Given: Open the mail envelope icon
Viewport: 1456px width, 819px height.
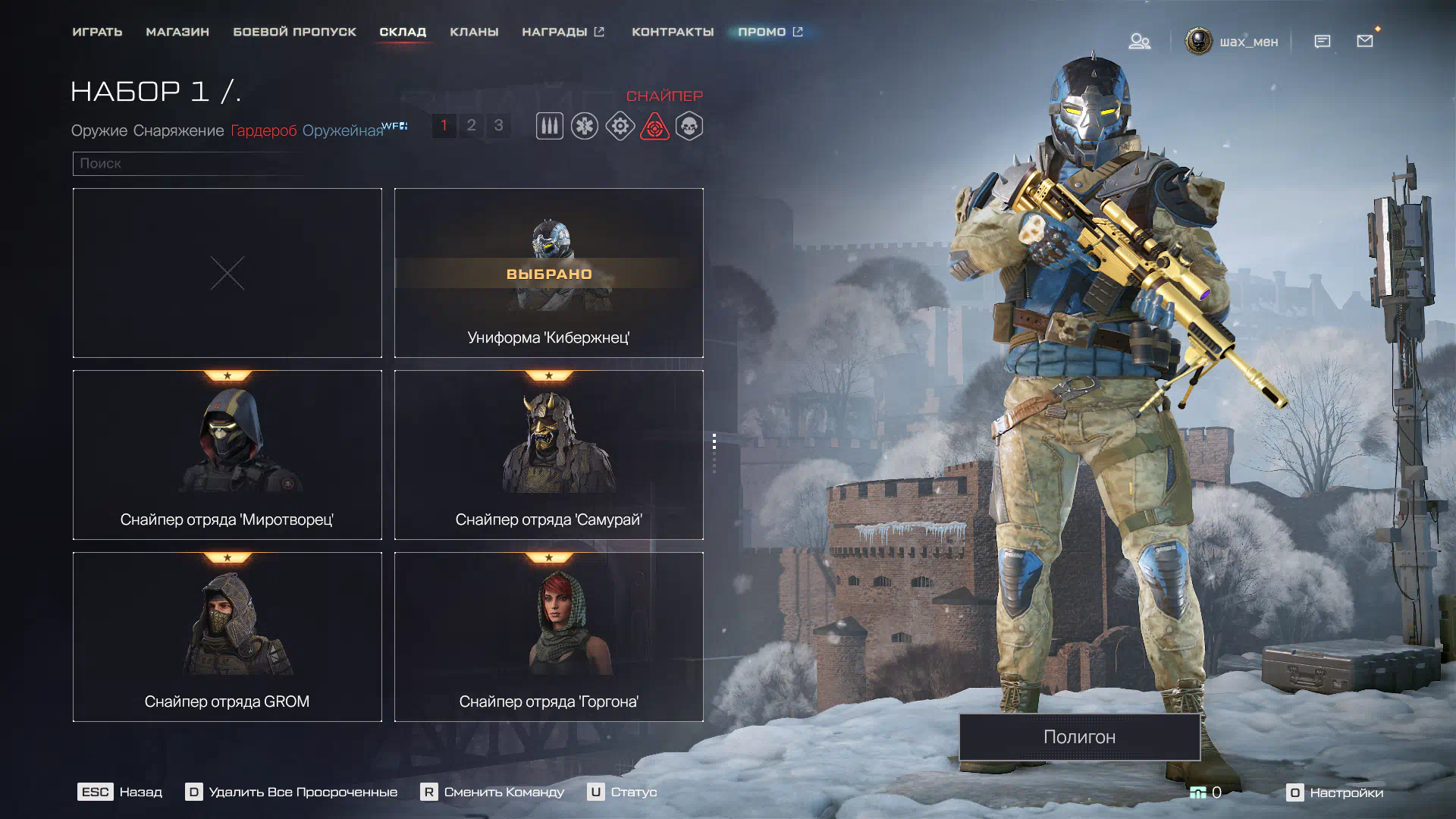Looking at the screenshot, I should click(1365, 41).
